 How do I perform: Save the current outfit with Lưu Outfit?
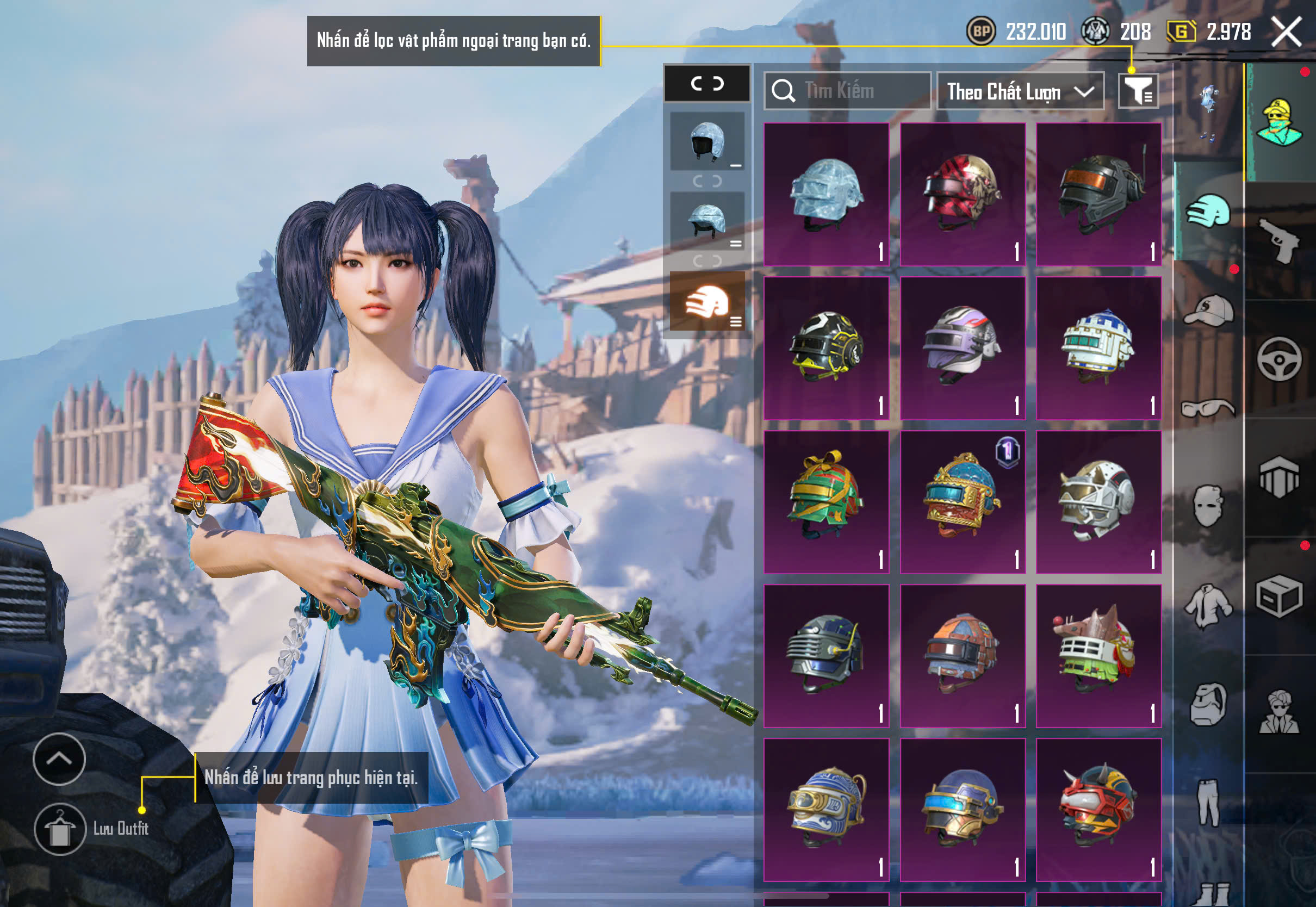[x=60, y=829]
